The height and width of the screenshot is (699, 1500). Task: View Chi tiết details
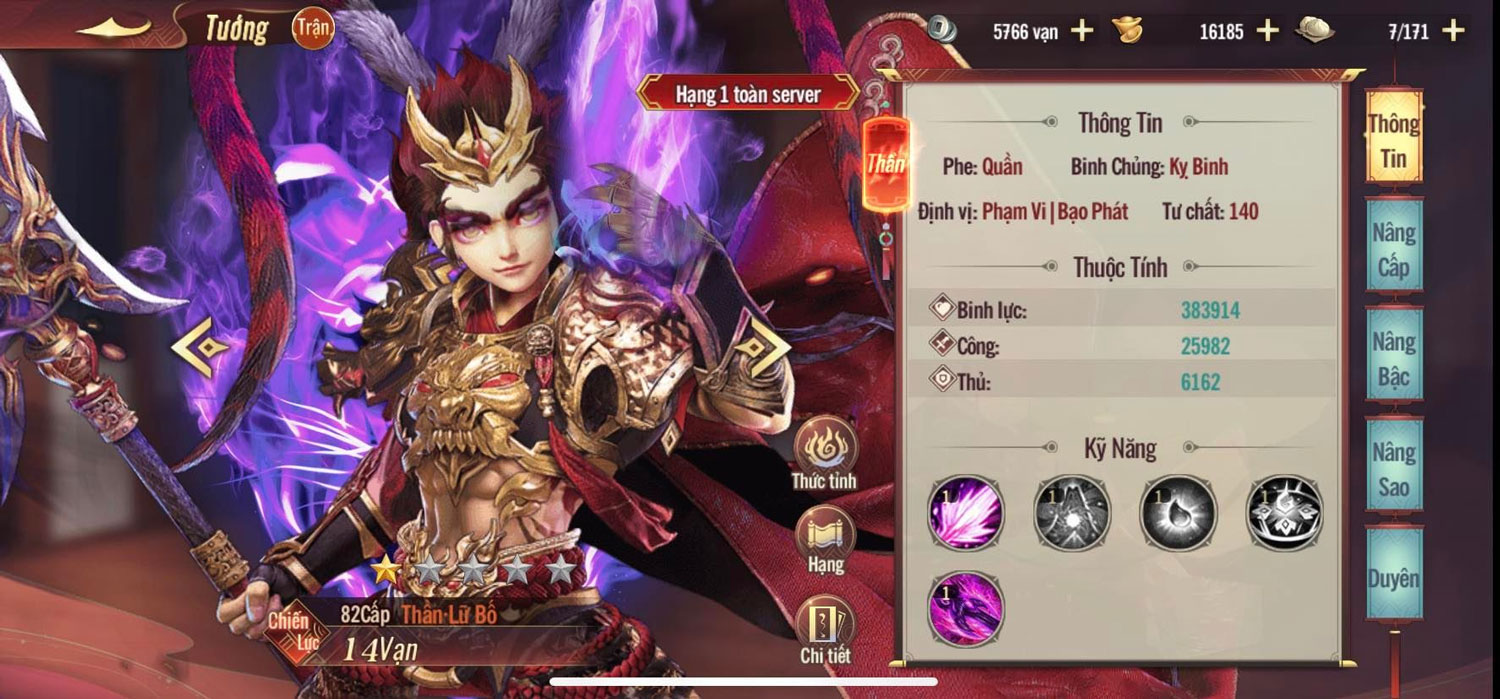click(x=825, y=628)
